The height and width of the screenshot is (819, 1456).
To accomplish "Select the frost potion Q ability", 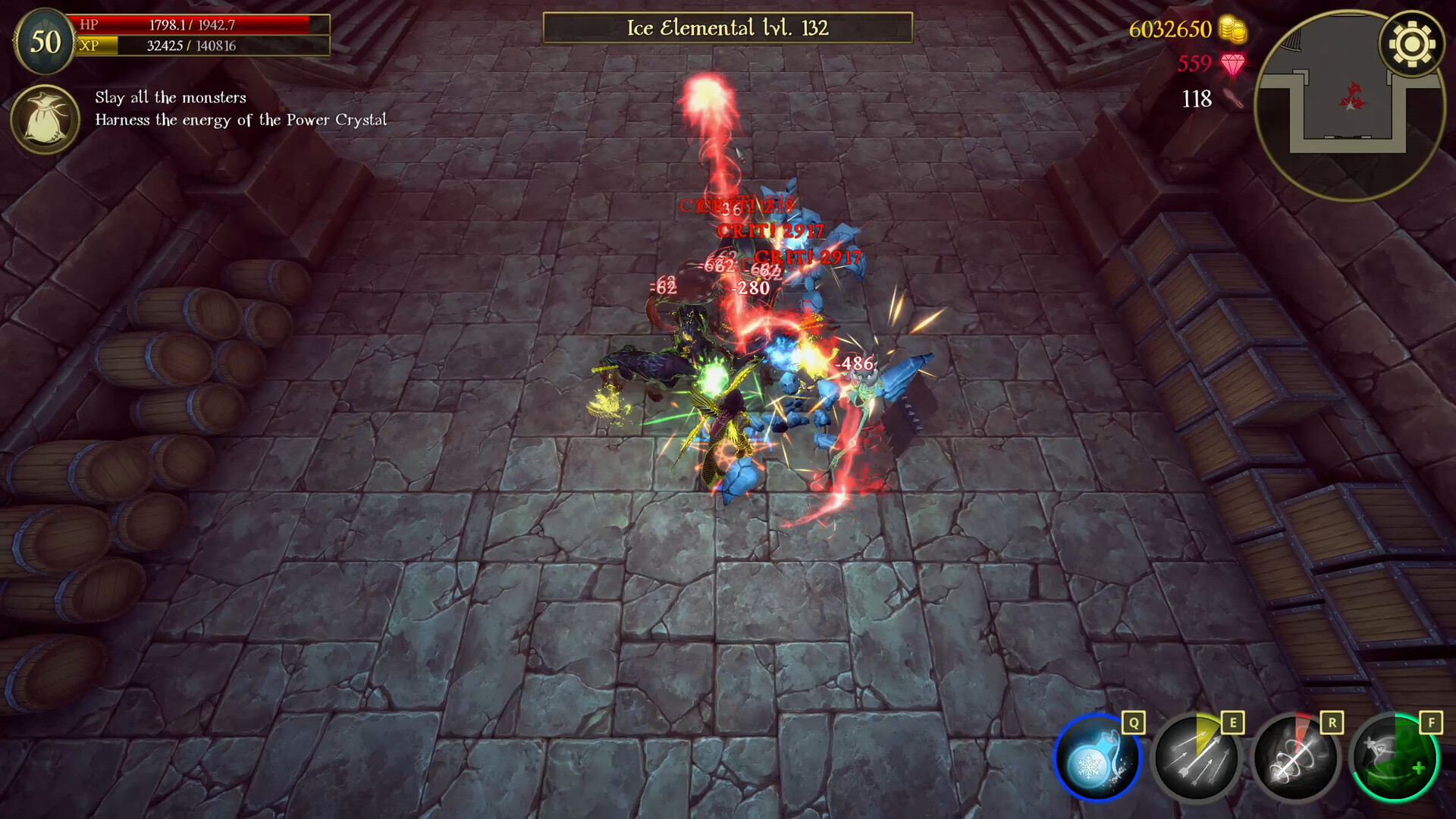I will (1096, 758).
